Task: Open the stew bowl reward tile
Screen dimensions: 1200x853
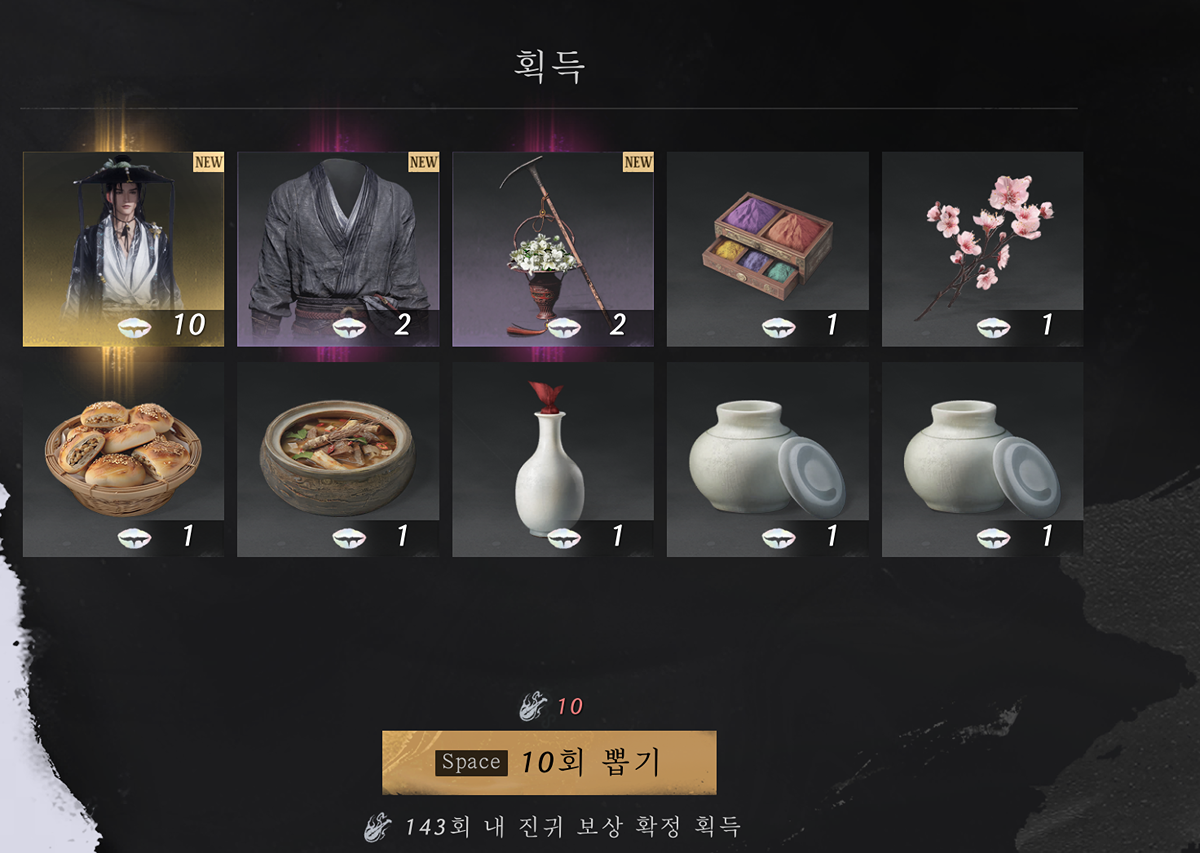Action: click(x=338, y=459)
